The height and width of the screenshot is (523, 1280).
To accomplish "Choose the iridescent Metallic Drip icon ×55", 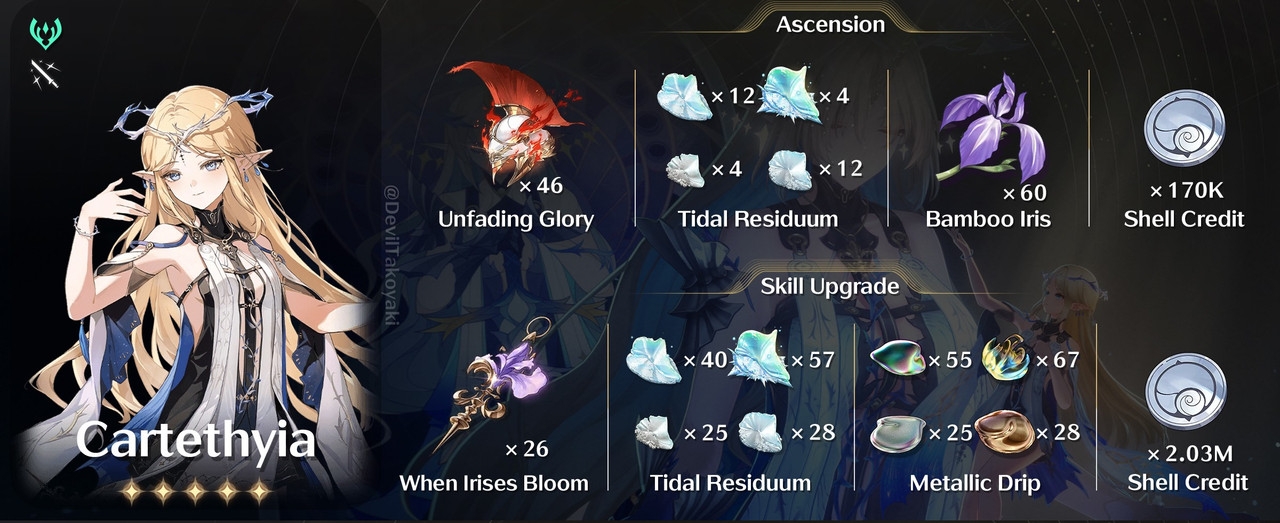I will 898,360.
